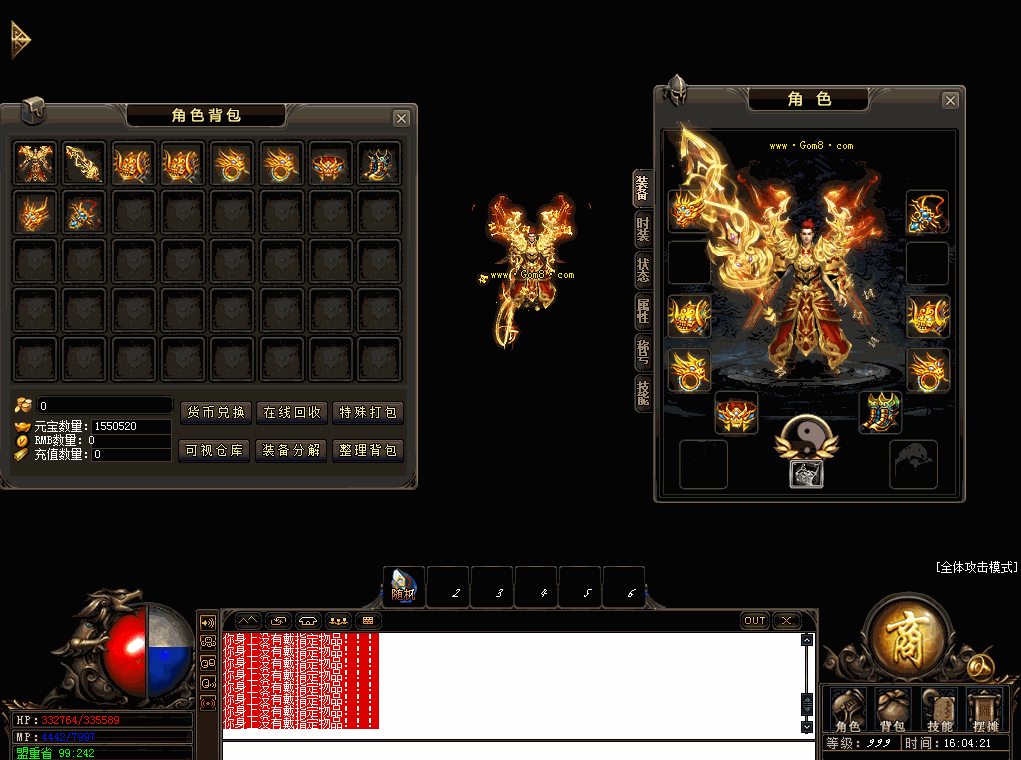Click the OUT button above the chat
Image resolution: width=1021 pixels, height=760 pixels.
click(755, 621)
